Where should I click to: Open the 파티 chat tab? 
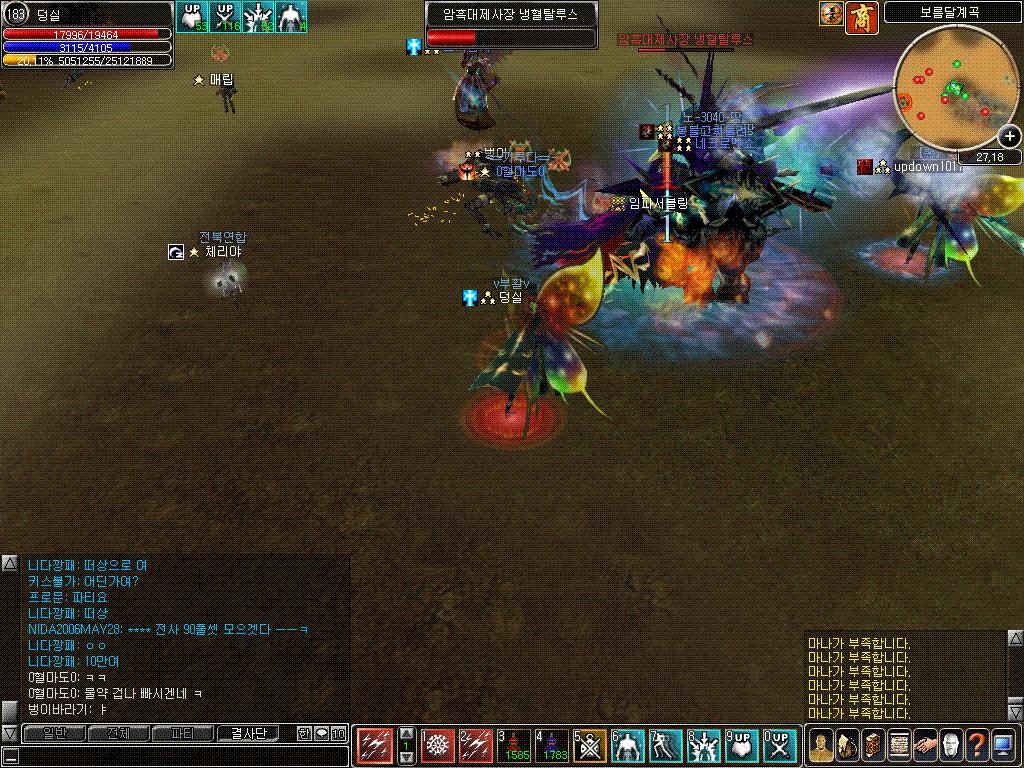(182, 734)
